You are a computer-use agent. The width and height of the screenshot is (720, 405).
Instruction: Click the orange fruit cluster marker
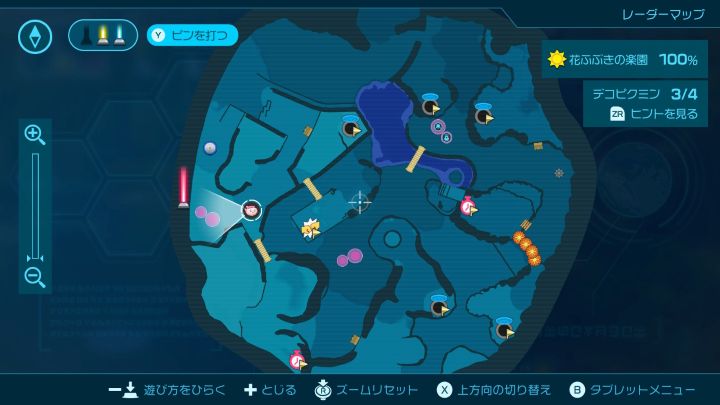point(526,246)
